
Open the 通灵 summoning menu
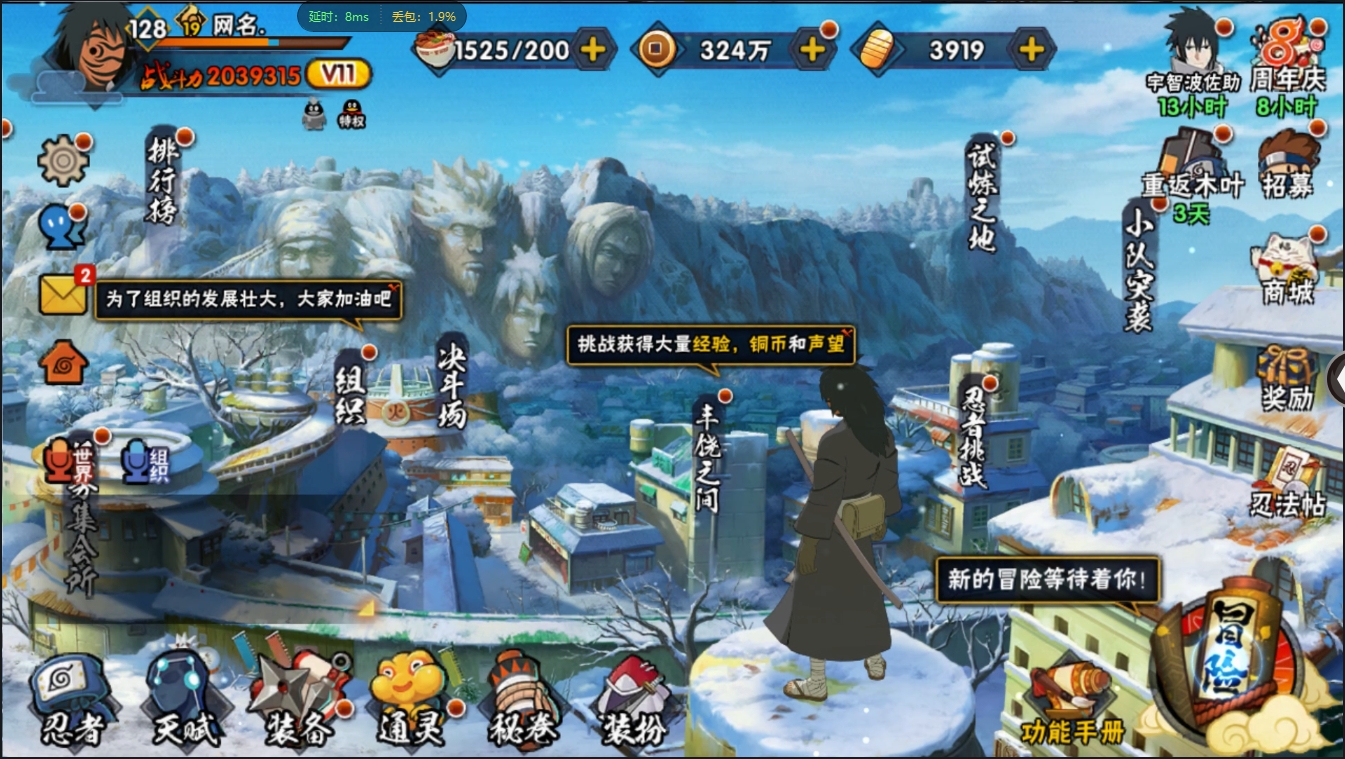(410, 699)
